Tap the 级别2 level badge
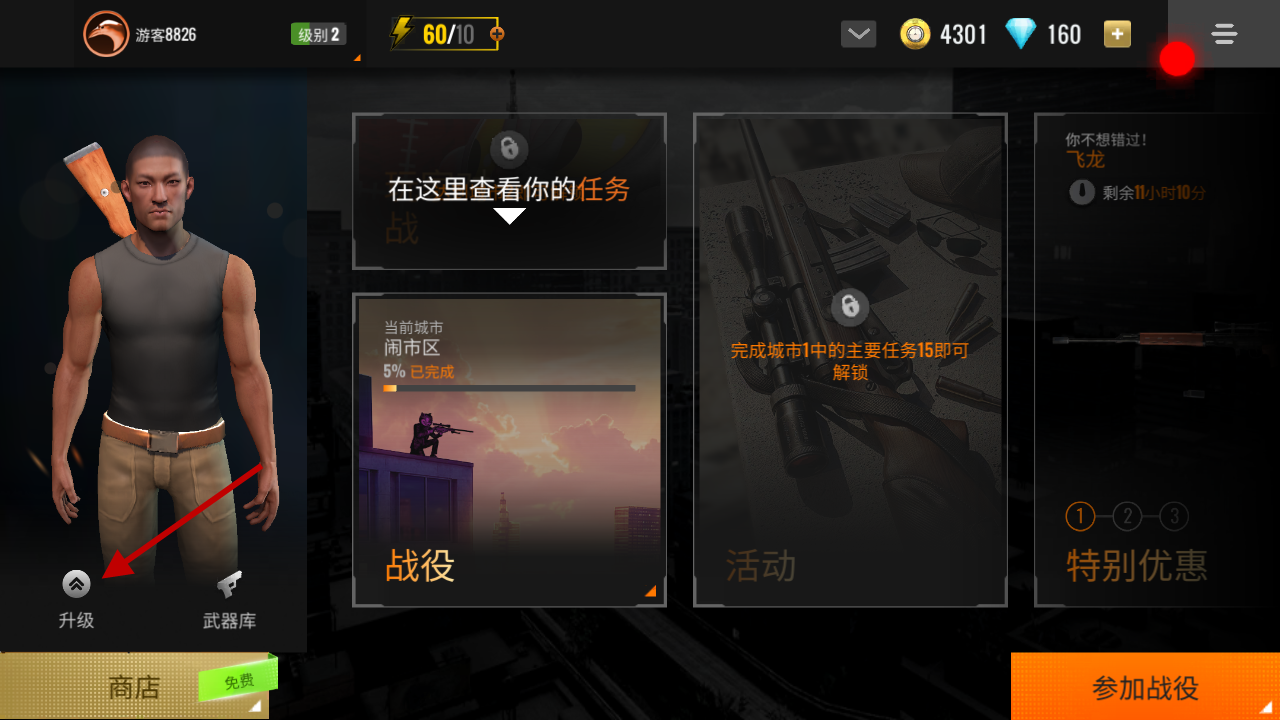 coord(318,32)
